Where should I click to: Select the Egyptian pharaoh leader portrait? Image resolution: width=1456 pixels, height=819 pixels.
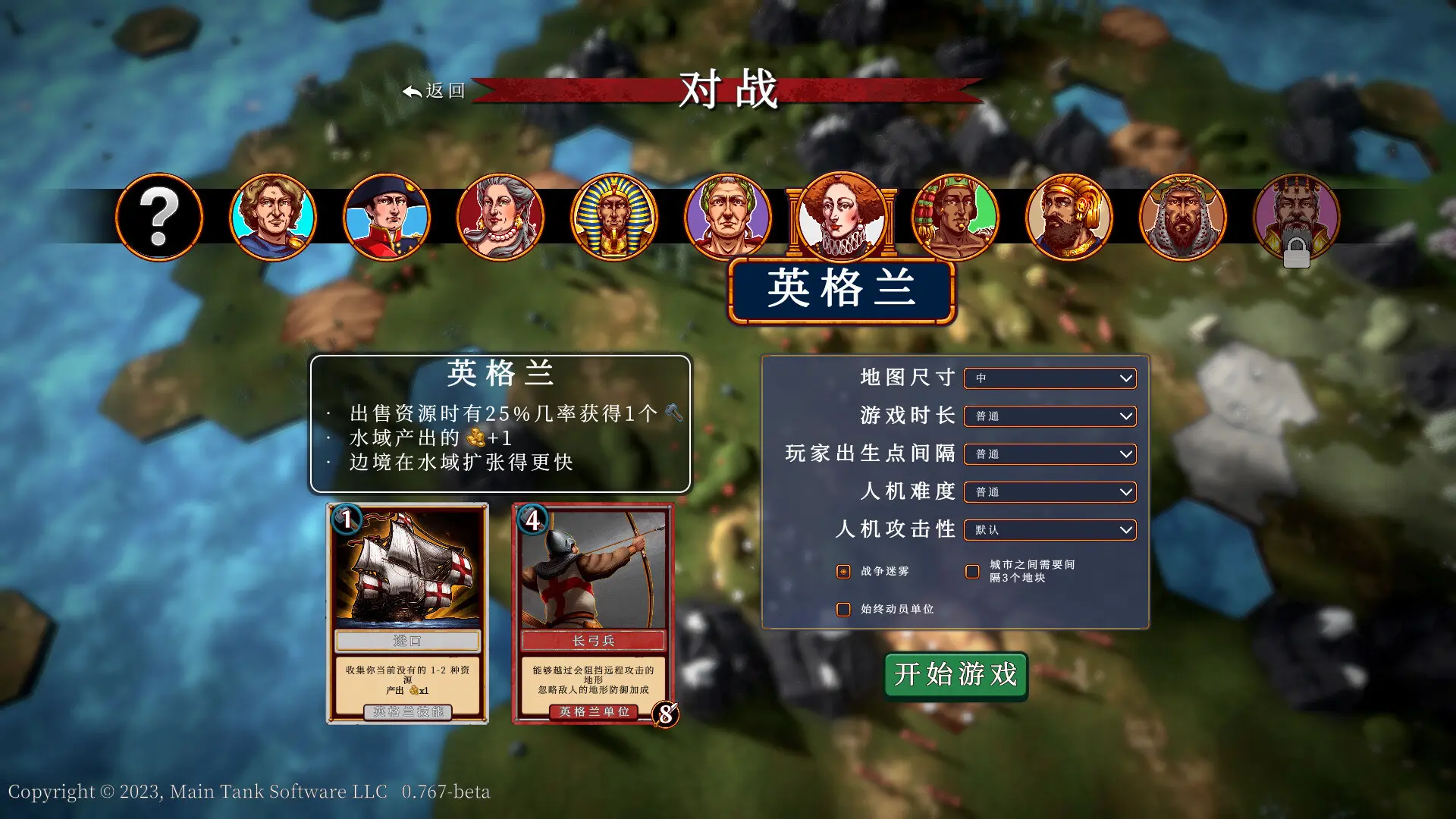tap(615, 217)
